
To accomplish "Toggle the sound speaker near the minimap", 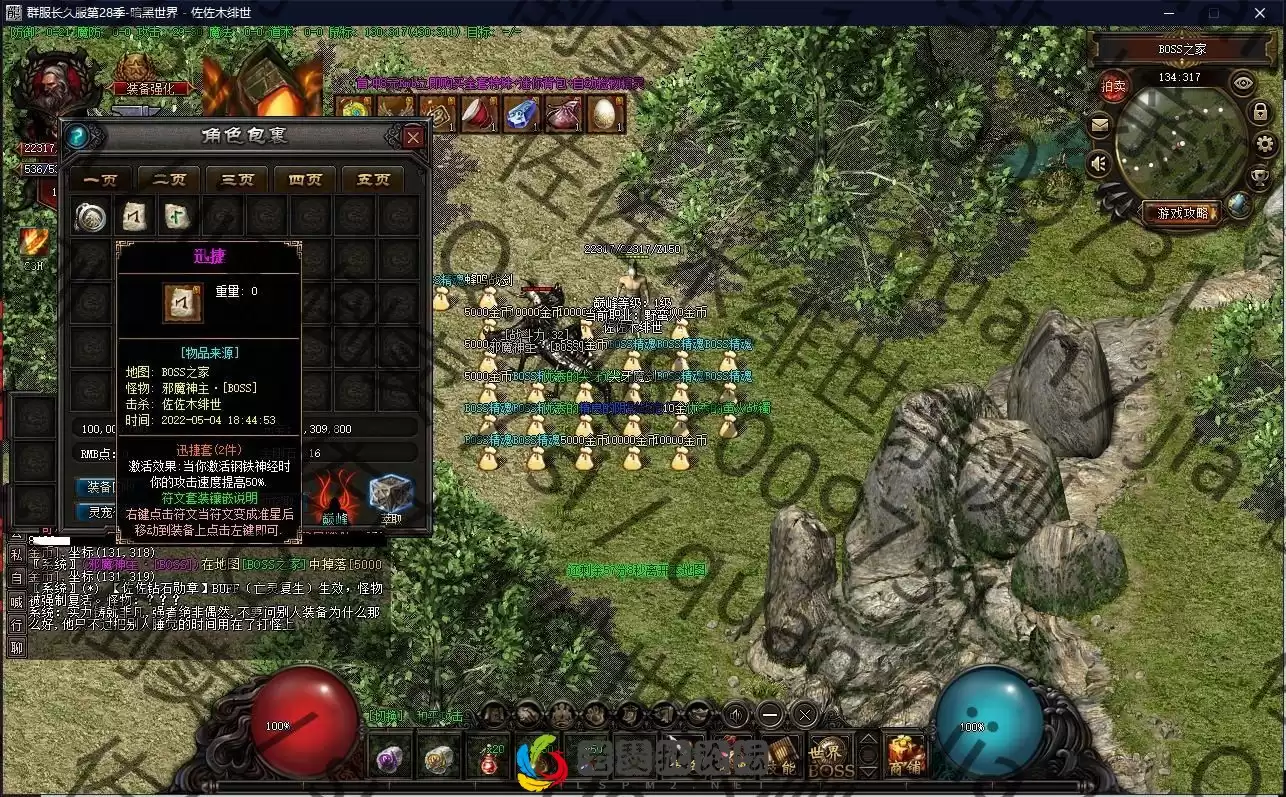I will 1100,162.
